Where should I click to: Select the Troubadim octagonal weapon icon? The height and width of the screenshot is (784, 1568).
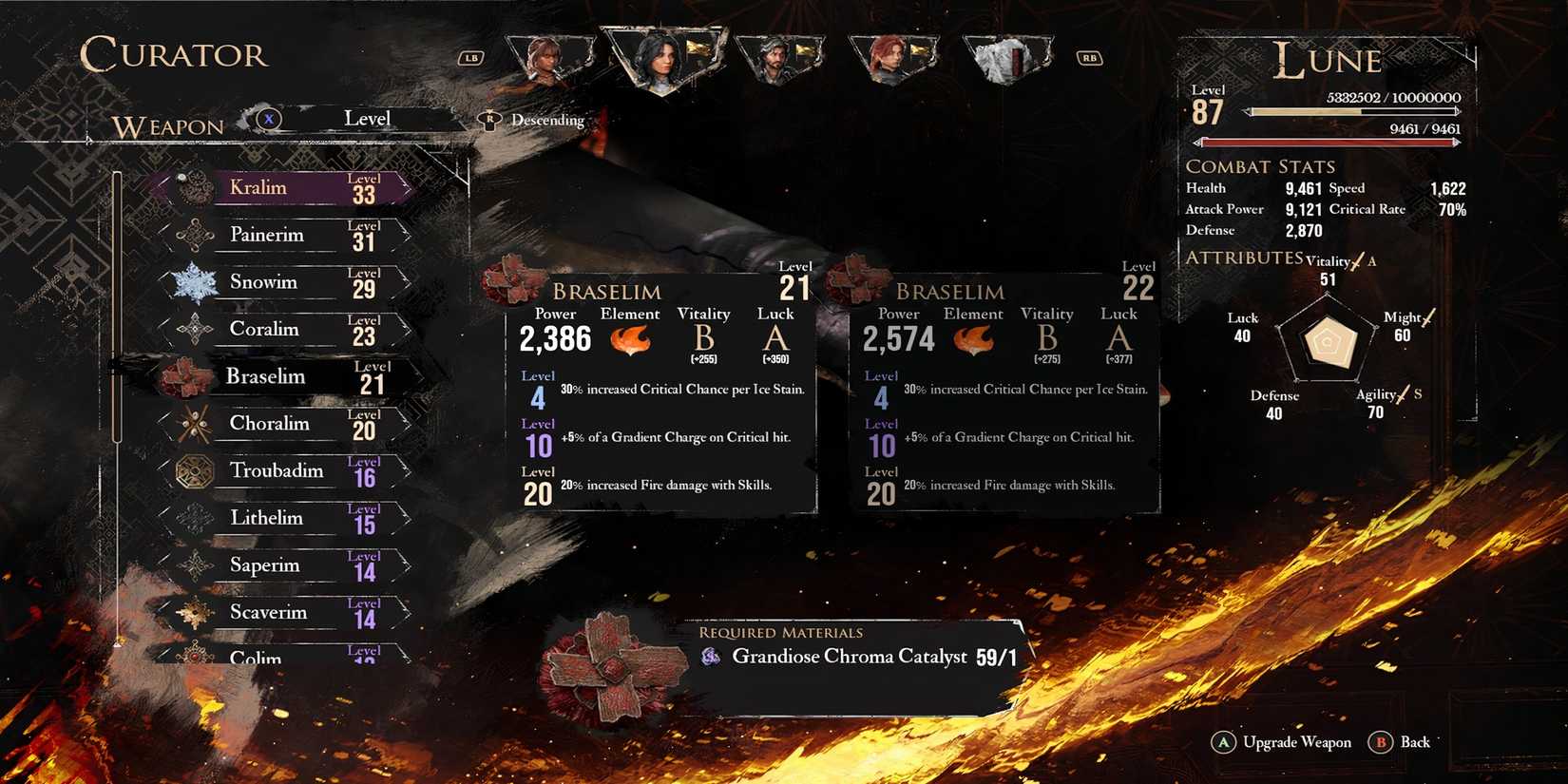(196, 470)
